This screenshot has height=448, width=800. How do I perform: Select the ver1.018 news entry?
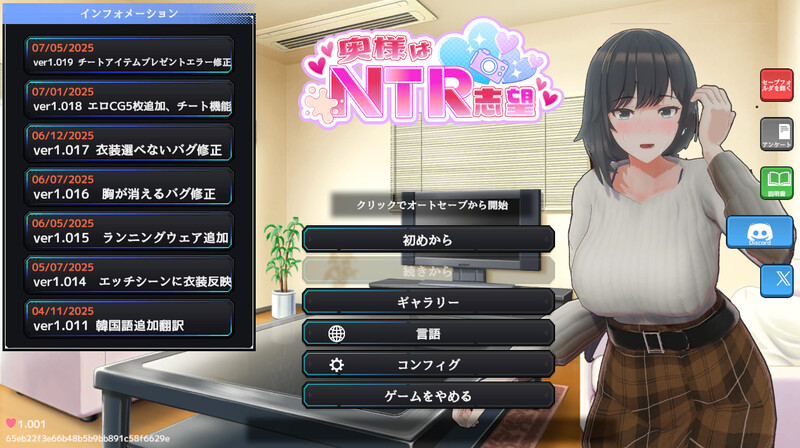click(131, 99)
